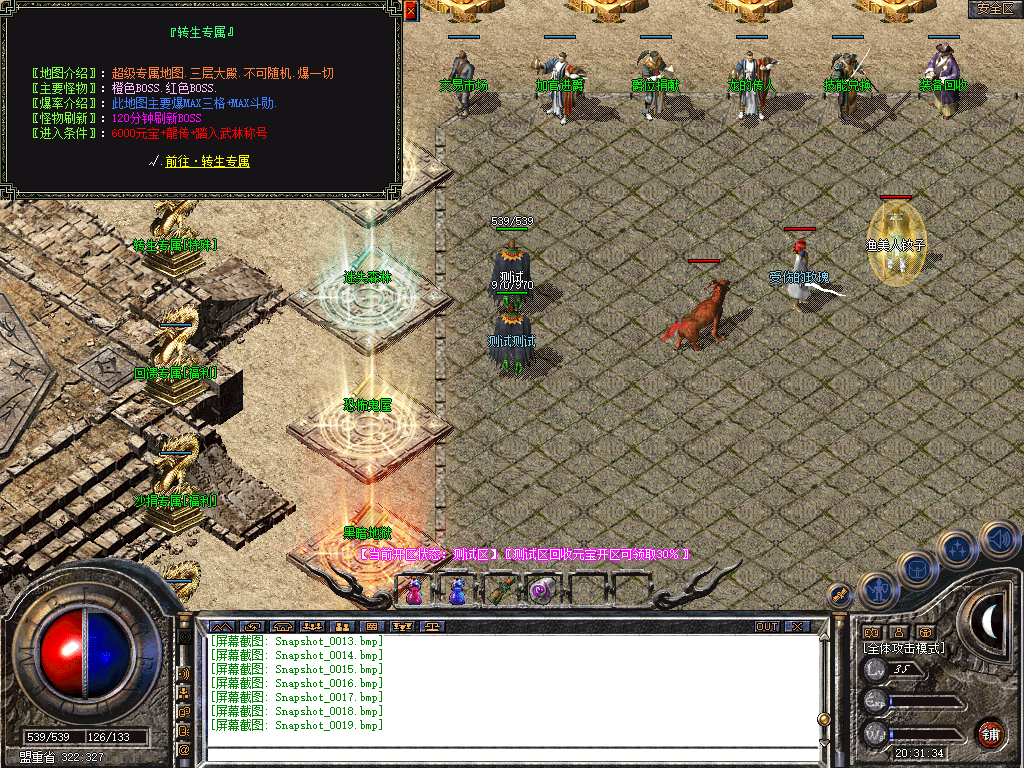Use the purple swirl scroll in the belt
This screenshot has height=768, width=1024.
[542, 591]
